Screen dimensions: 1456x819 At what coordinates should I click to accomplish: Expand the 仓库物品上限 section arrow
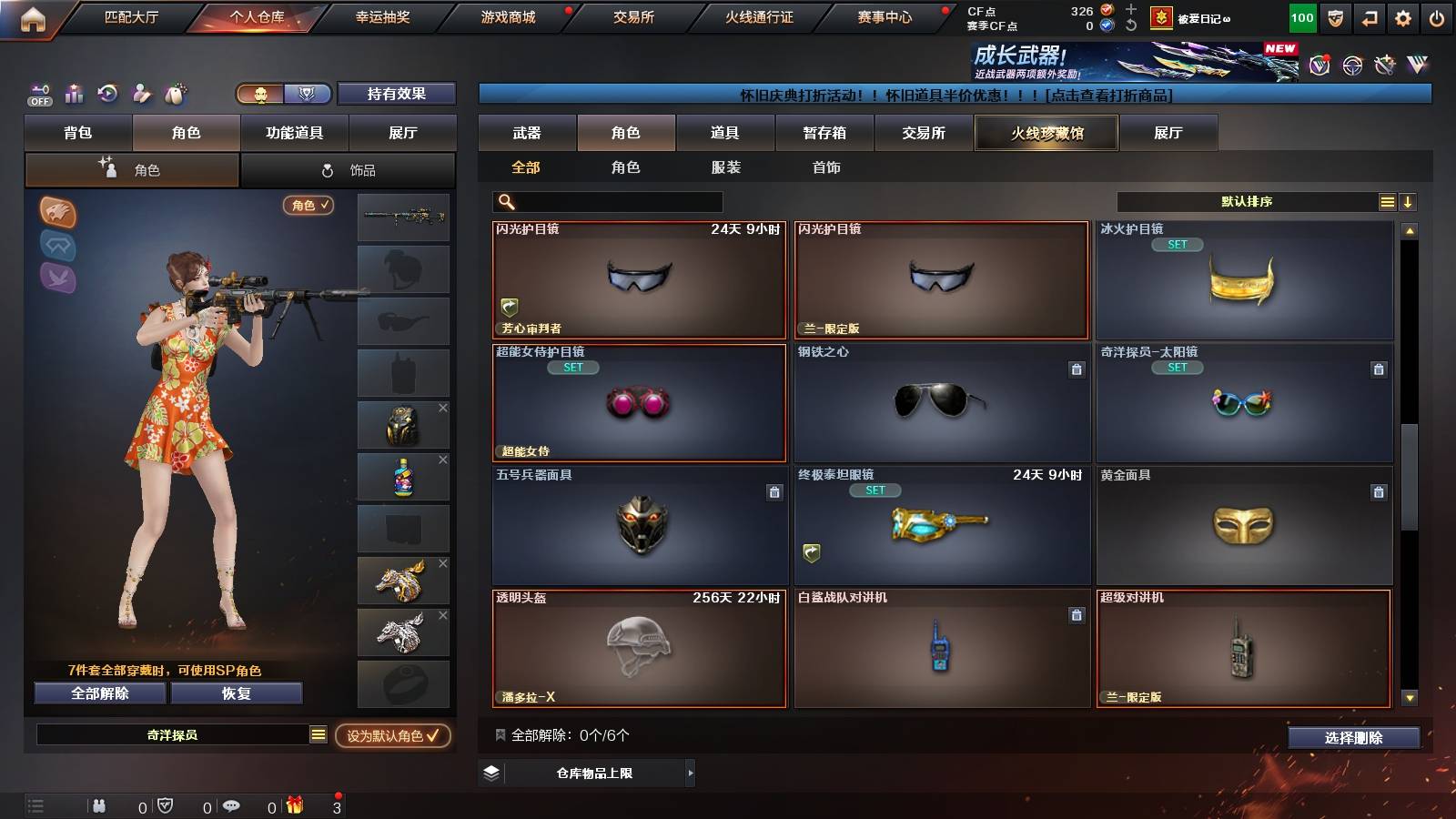pyautogui.click(x=689, y=774)
